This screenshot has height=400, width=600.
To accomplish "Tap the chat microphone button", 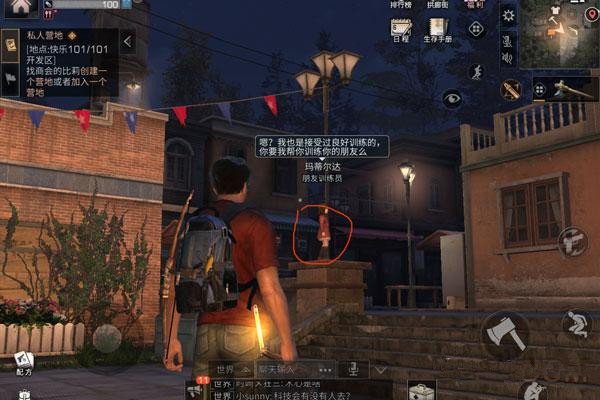I will point(353,369).
